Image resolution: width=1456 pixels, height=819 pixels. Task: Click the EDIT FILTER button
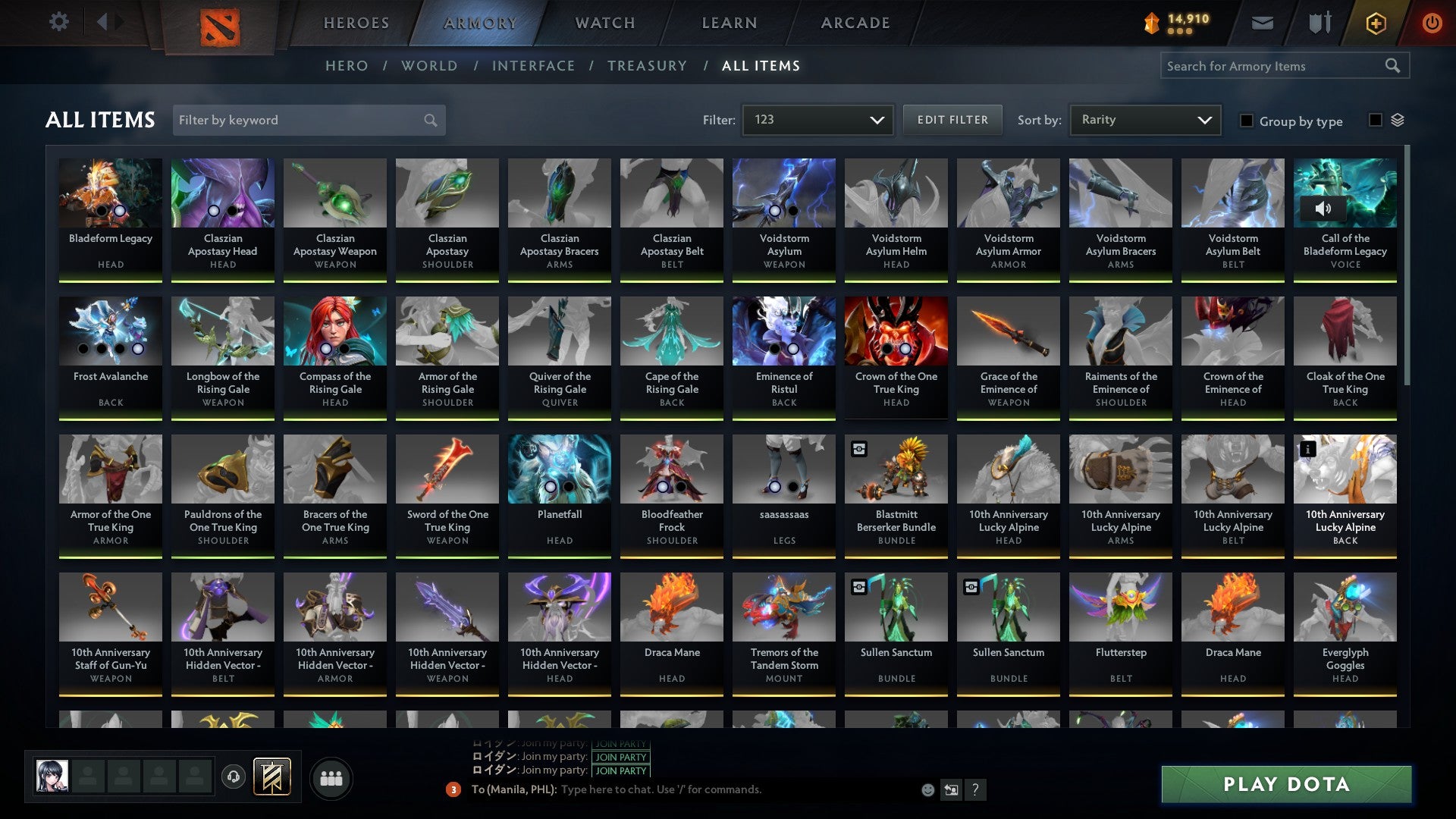[952, 120]
